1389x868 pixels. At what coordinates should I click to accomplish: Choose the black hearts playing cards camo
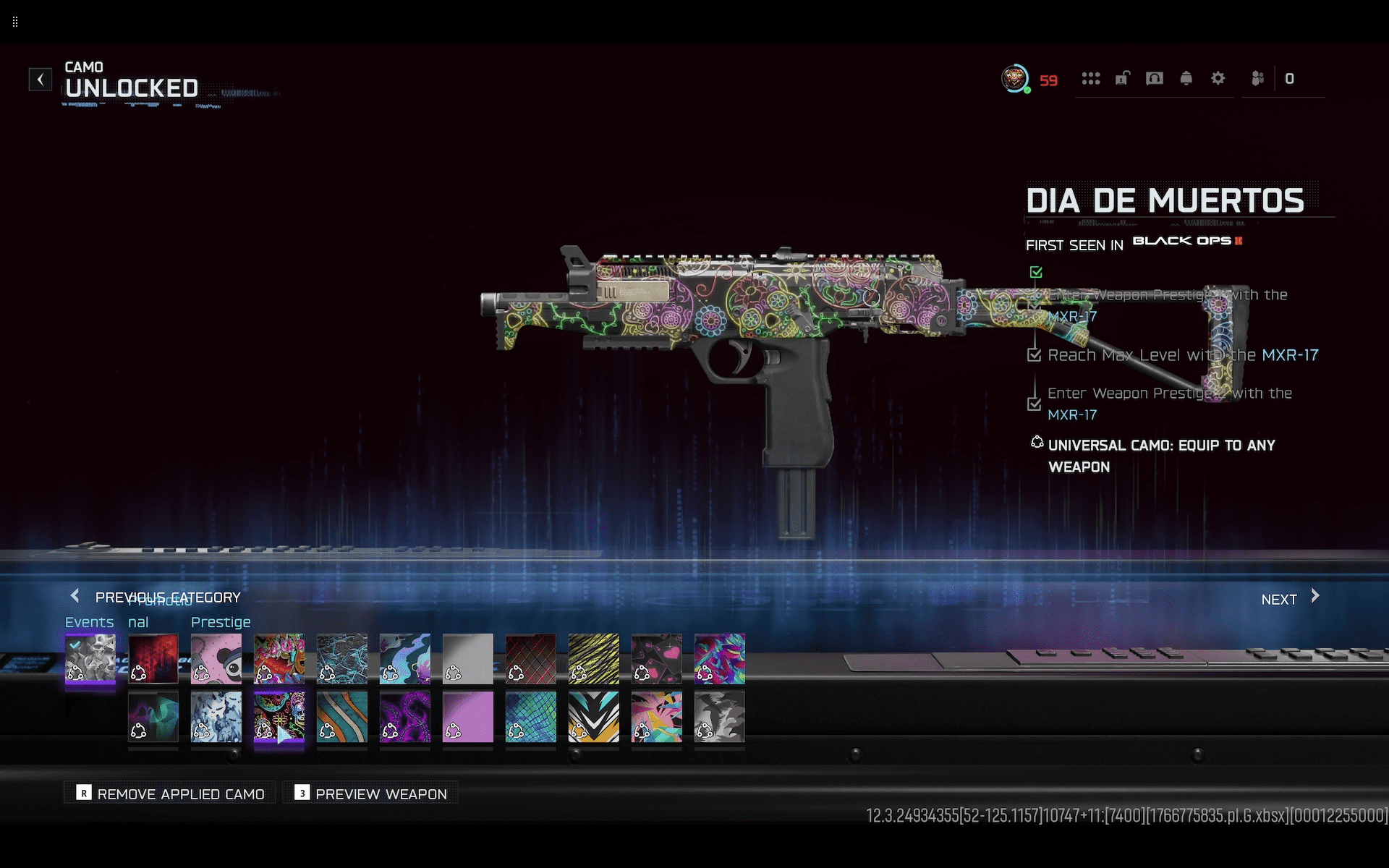[657, 659]
